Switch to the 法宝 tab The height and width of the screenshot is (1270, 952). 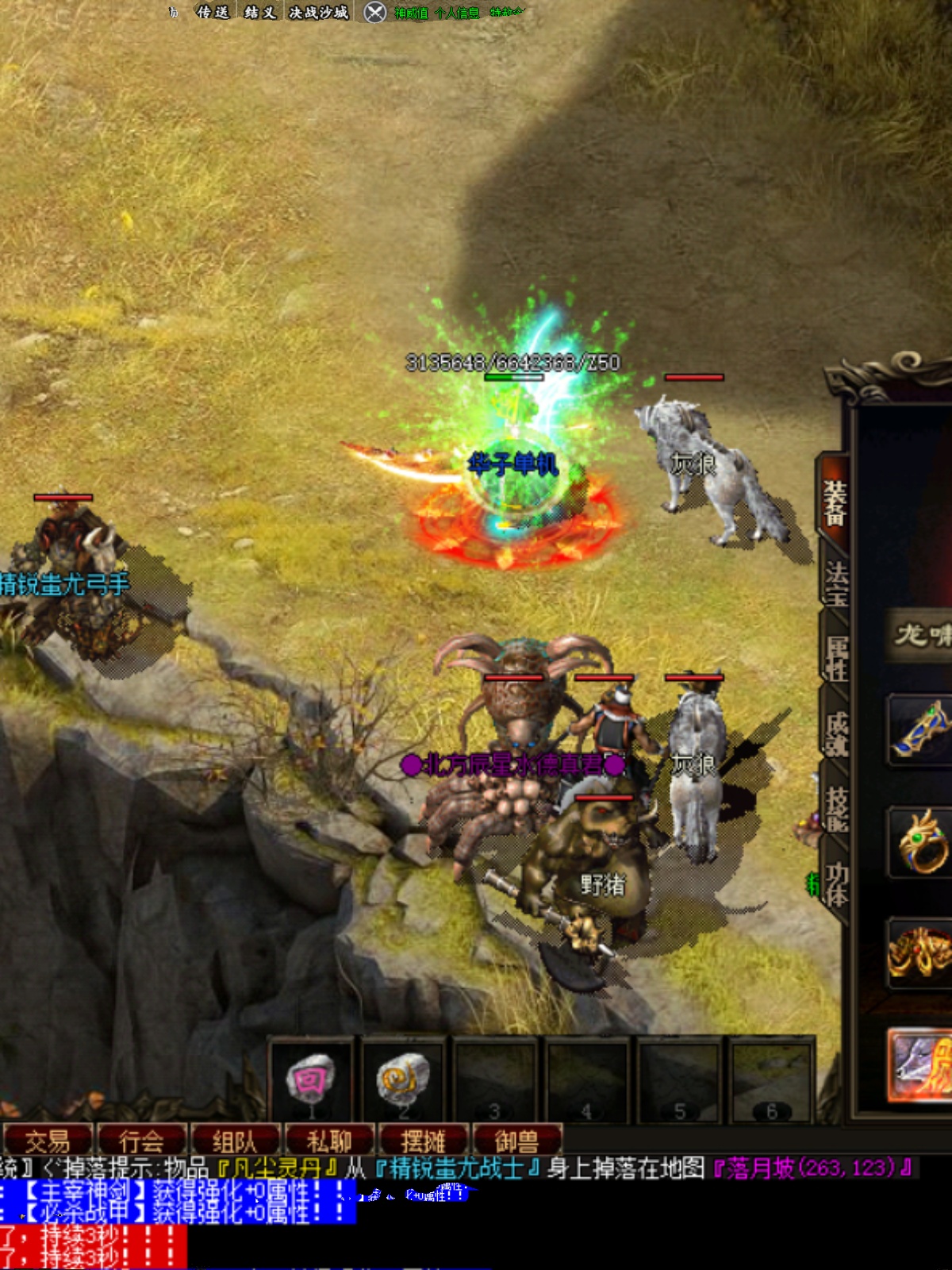click(836, 583)
